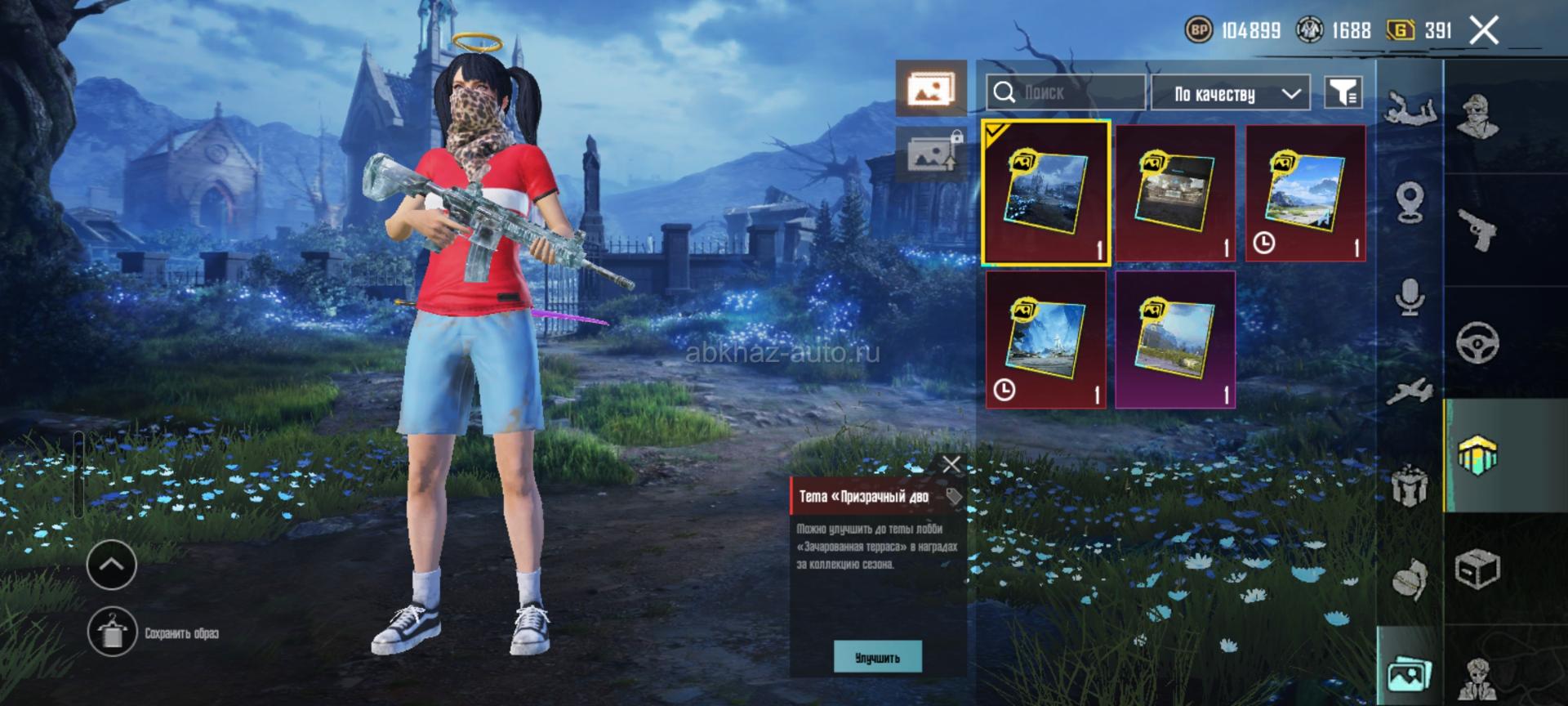Open the steering wheel vehicle category
1568x706 pixels.
point(1477,342)
